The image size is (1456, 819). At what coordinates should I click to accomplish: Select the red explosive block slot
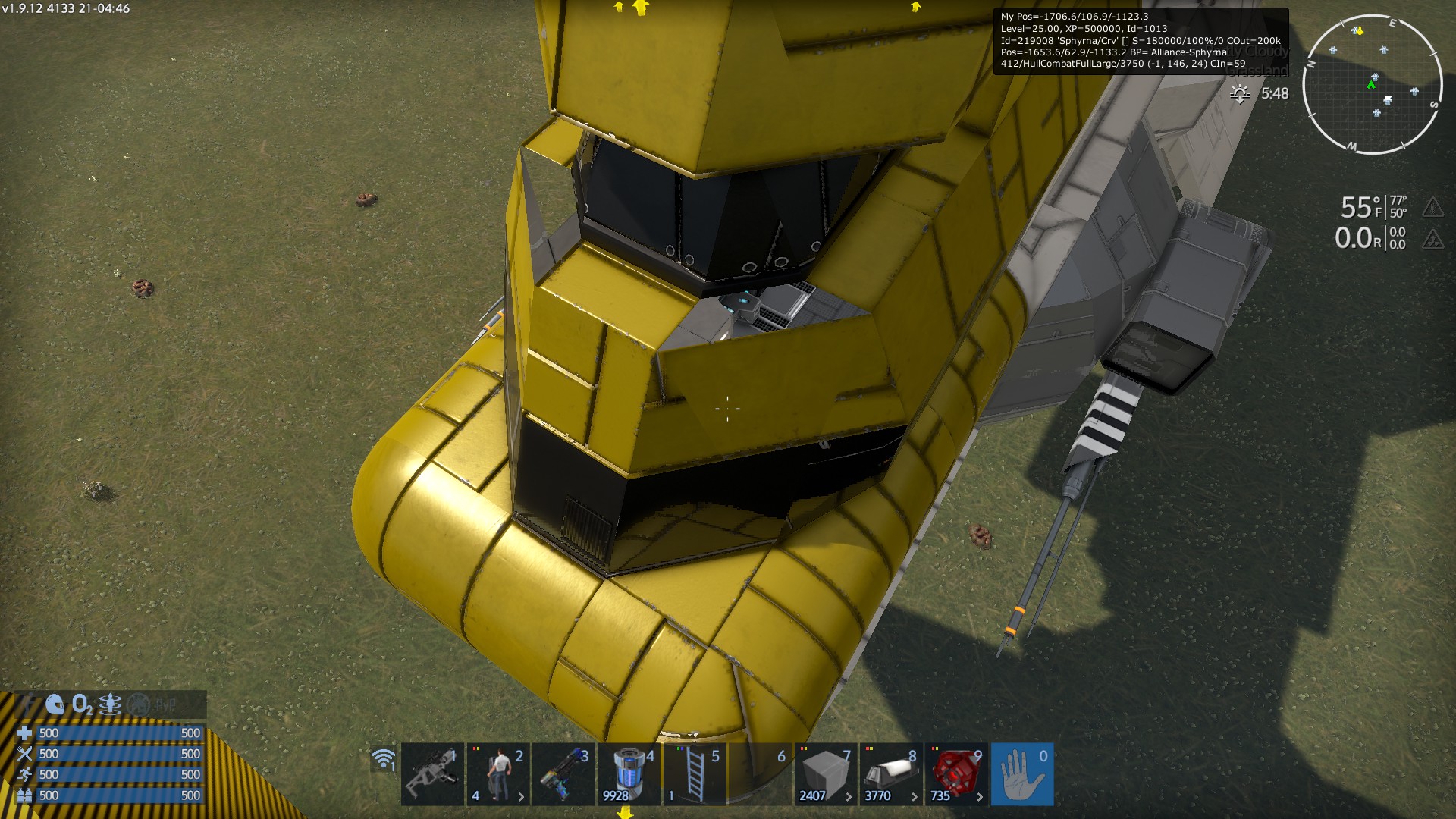(956, 774)
